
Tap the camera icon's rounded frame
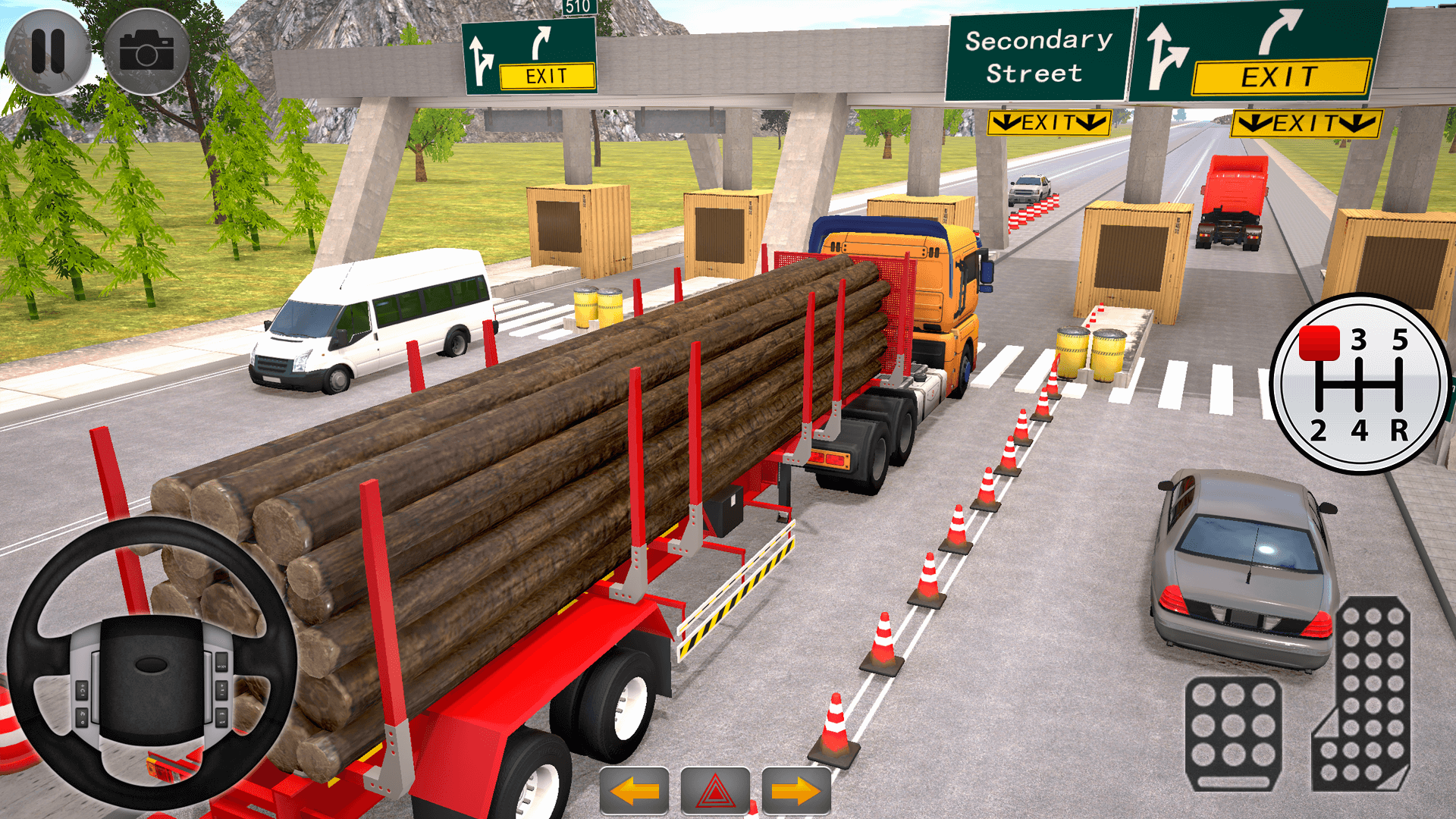(146, 51)
